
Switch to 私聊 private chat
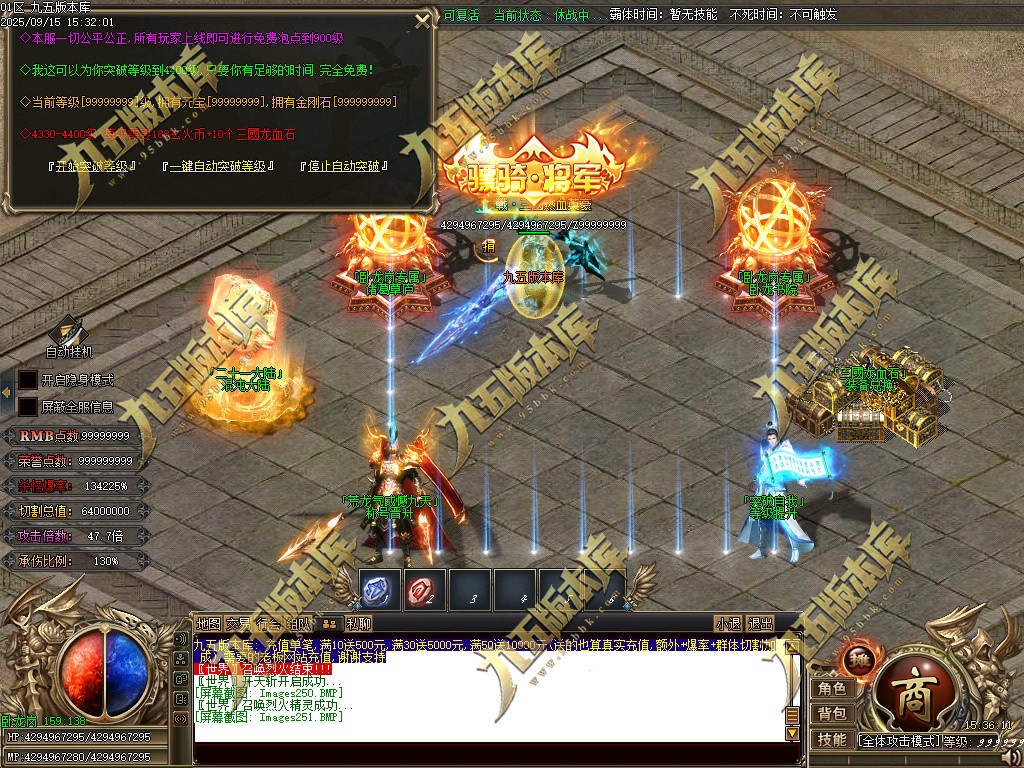click(345, 623)
